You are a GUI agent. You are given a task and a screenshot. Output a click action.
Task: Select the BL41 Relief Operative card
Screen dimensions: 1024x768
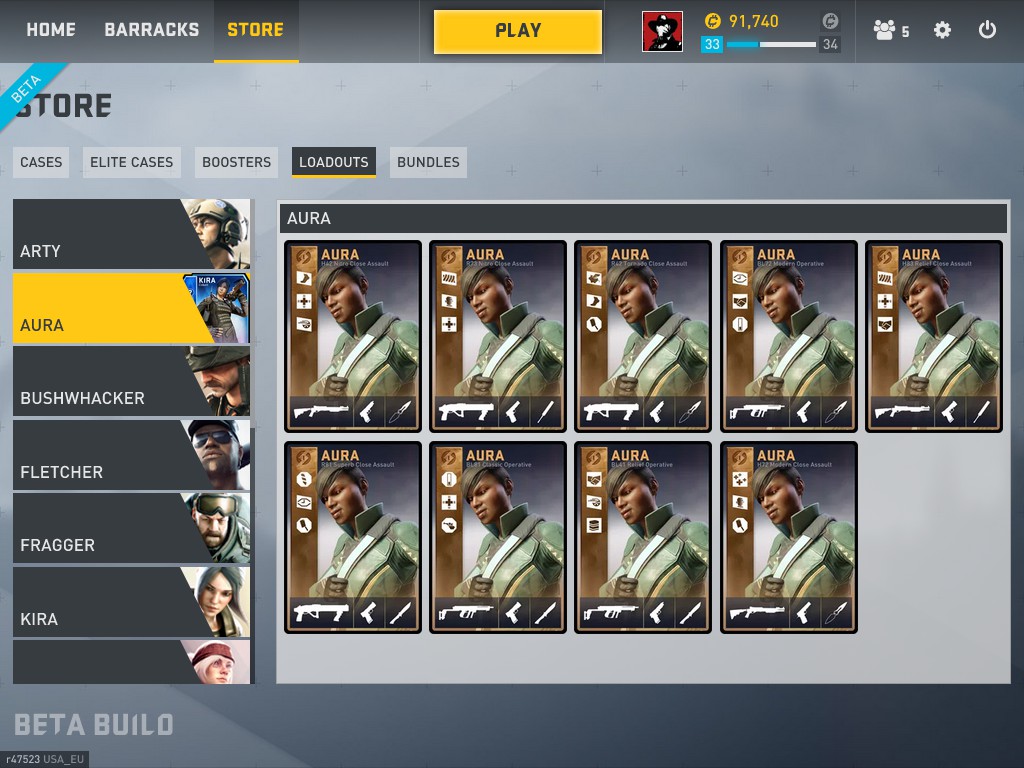point(643,537)
